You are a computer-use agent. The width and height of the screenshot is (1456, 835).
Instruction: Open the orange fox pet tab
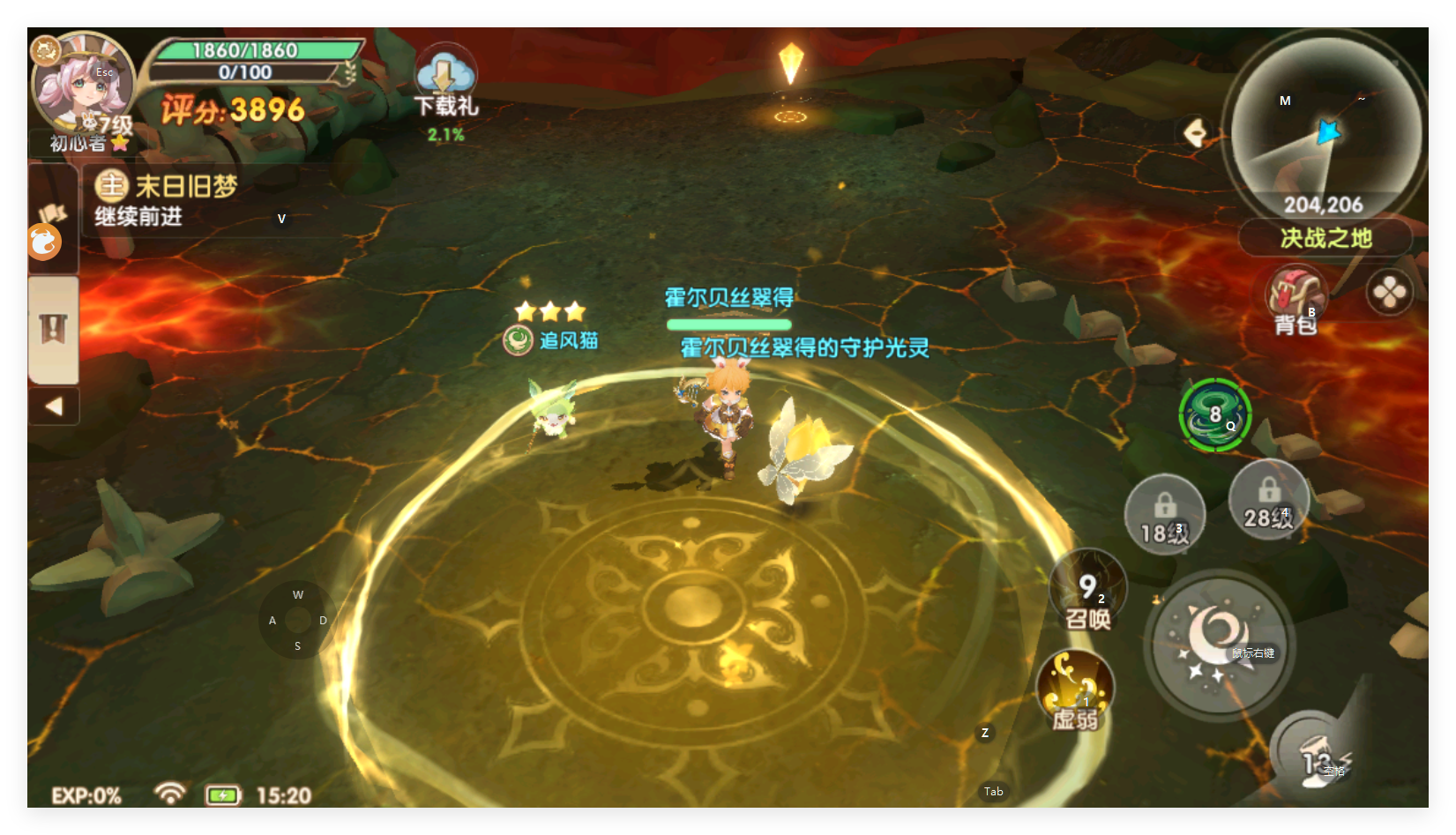click(x=44, y=242)
